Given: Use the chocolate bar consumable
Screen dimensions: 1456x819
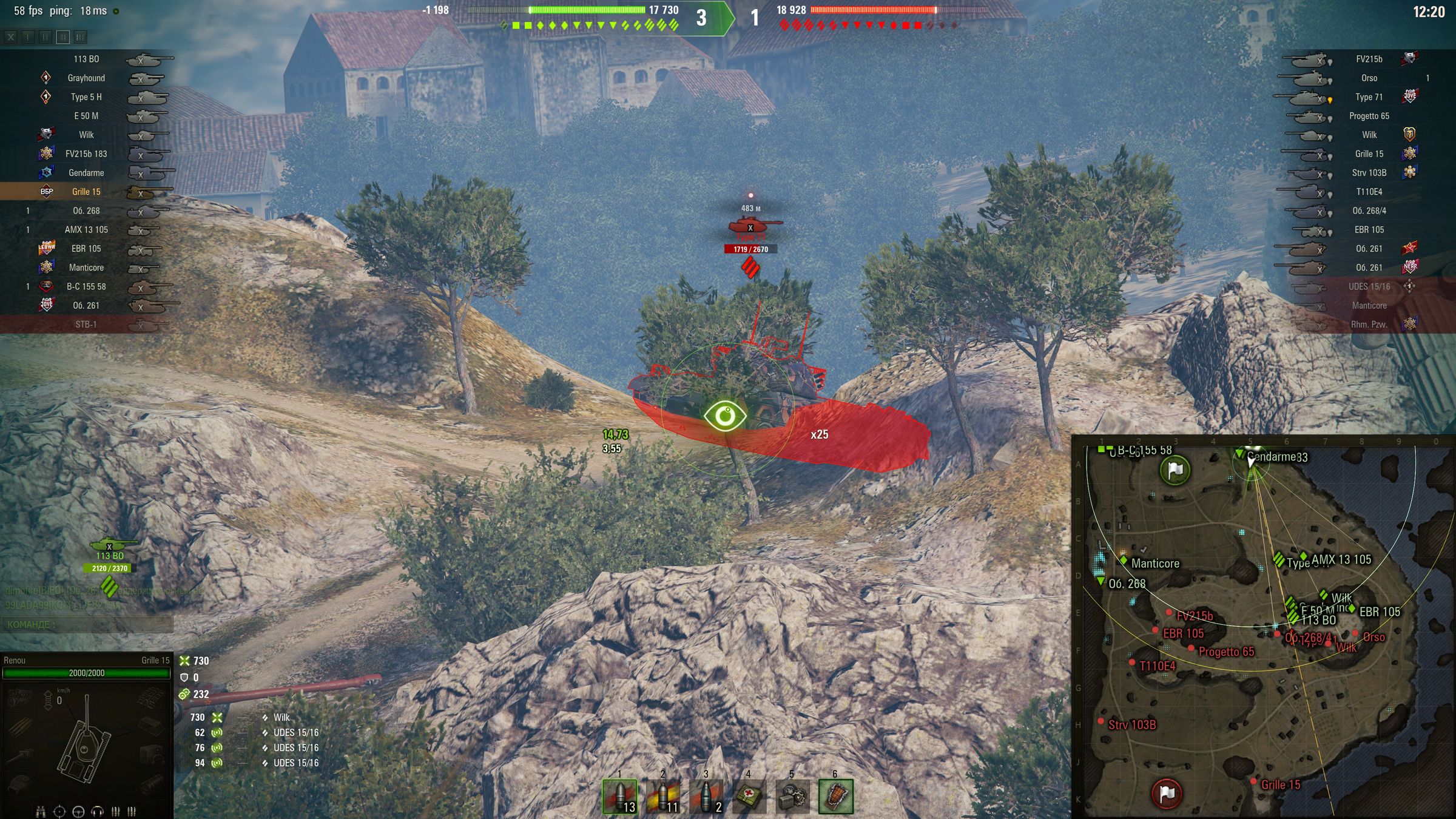Looking at the screenshot, I should tap(836, 797).
